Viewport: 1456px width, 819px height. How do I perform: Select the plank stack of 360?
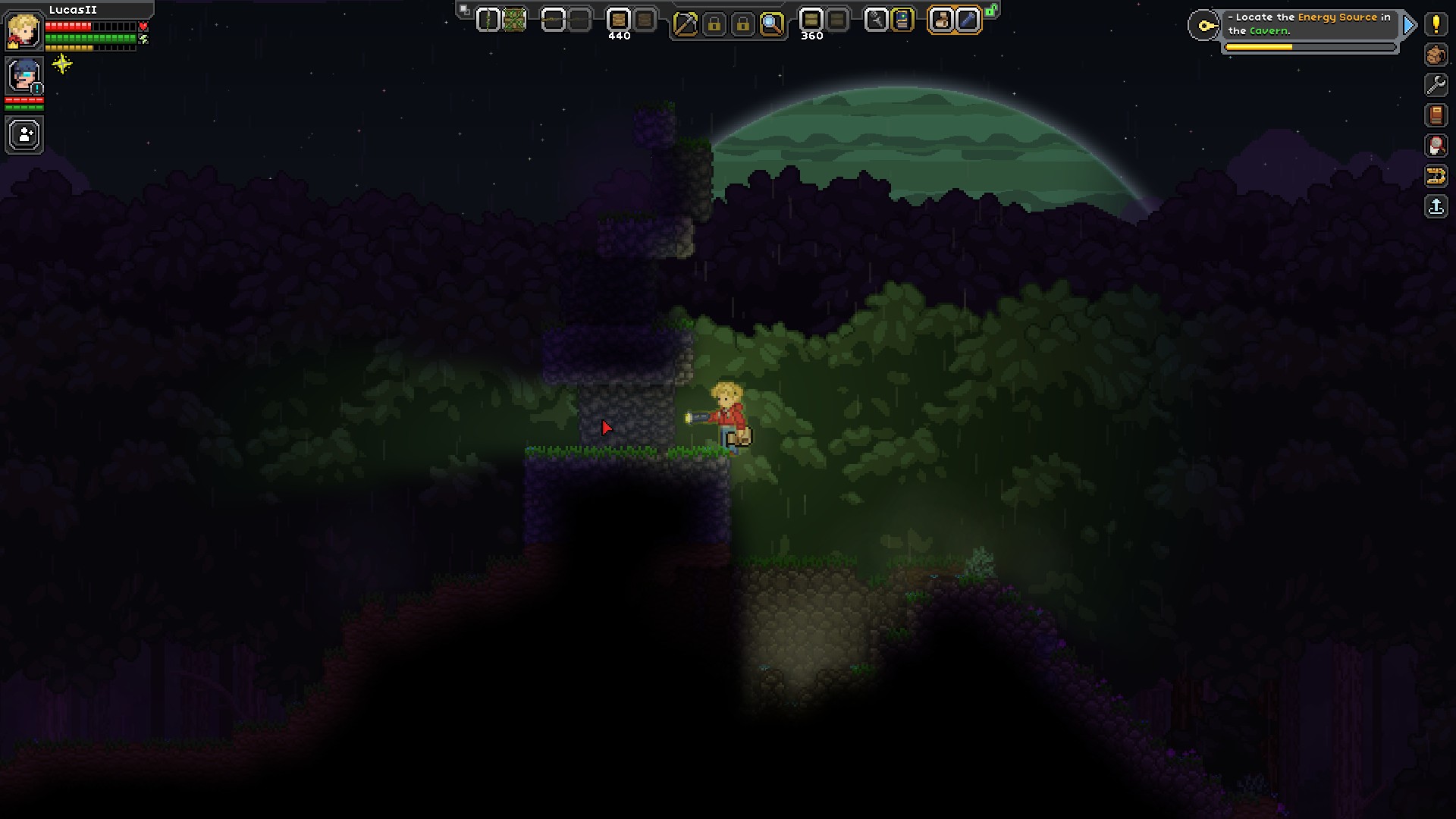point(811,20)
